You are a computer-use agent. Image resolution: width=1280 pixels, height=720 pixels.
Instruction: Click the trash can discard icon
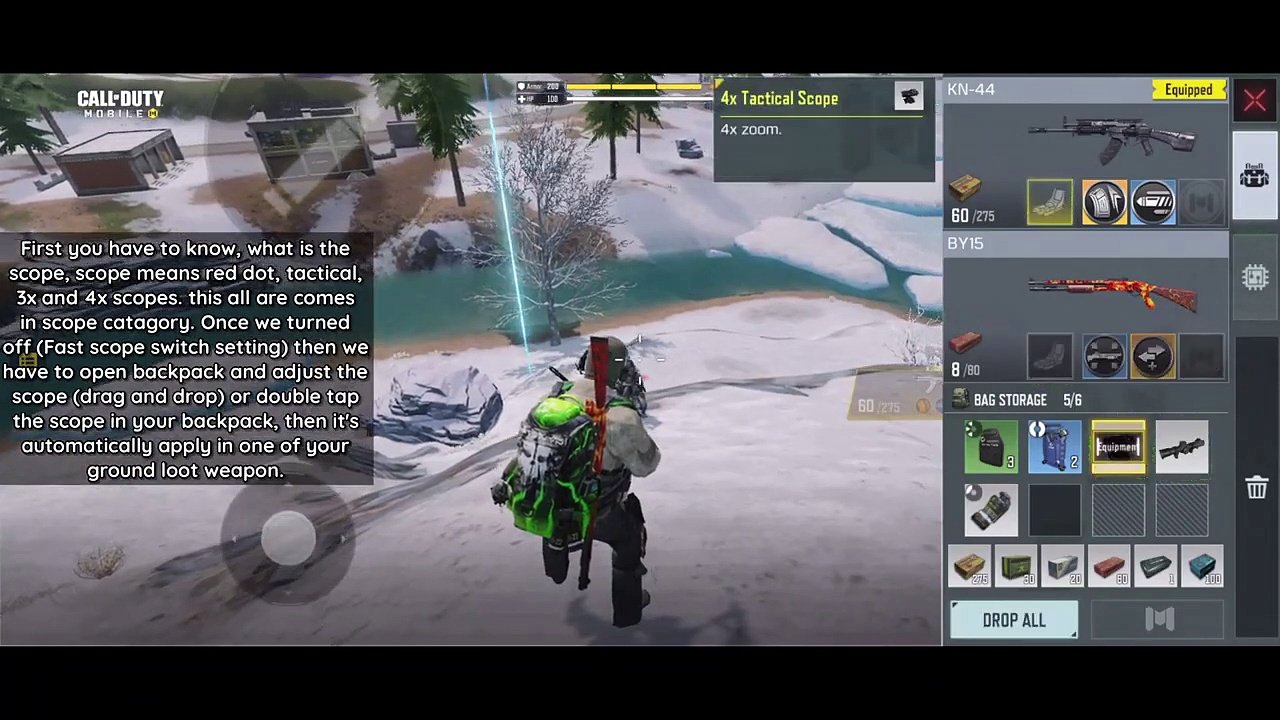click(1256, 487)
